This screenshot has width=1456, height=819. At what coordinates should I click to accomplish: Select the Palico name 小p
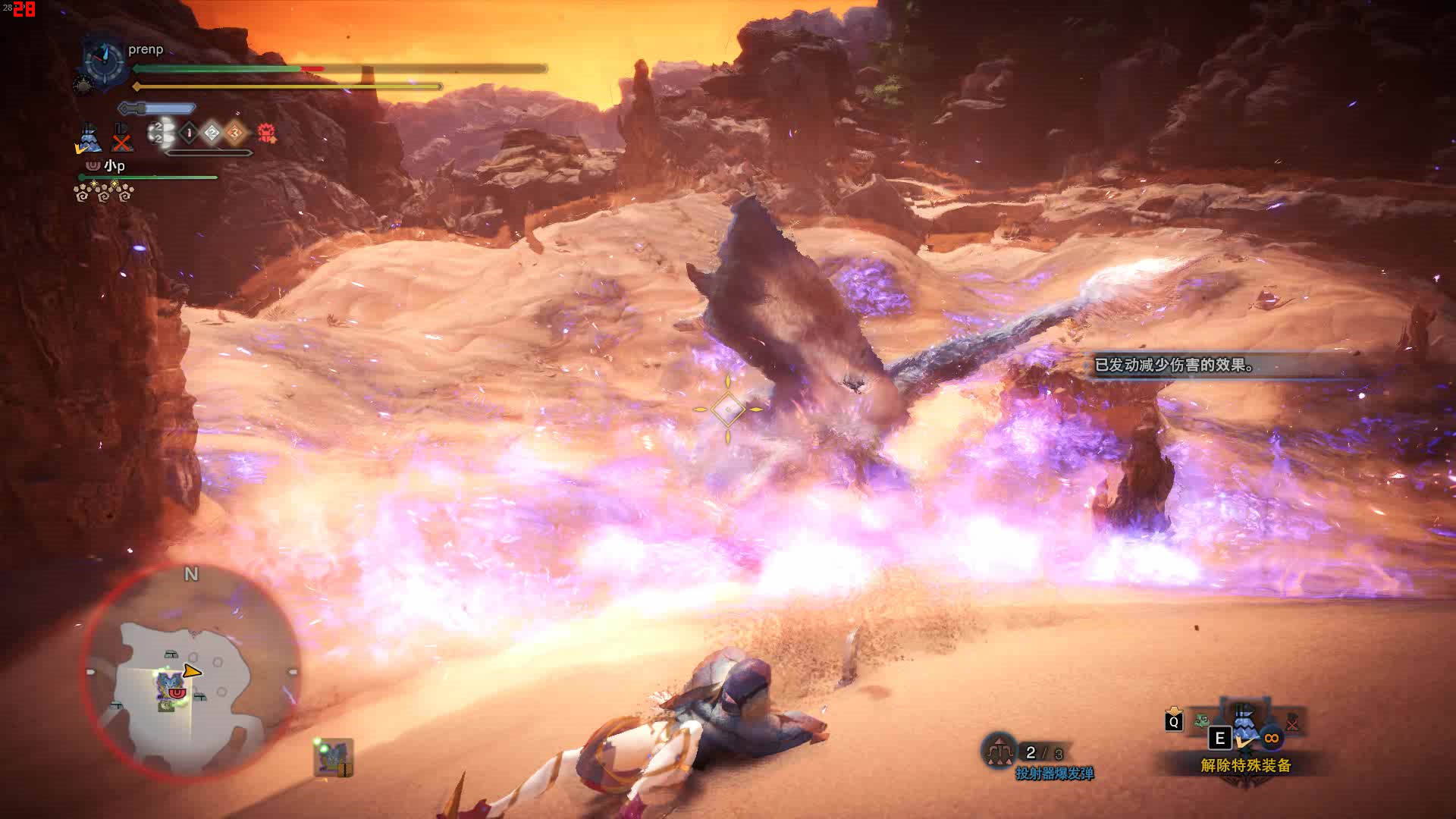(115, 165)
